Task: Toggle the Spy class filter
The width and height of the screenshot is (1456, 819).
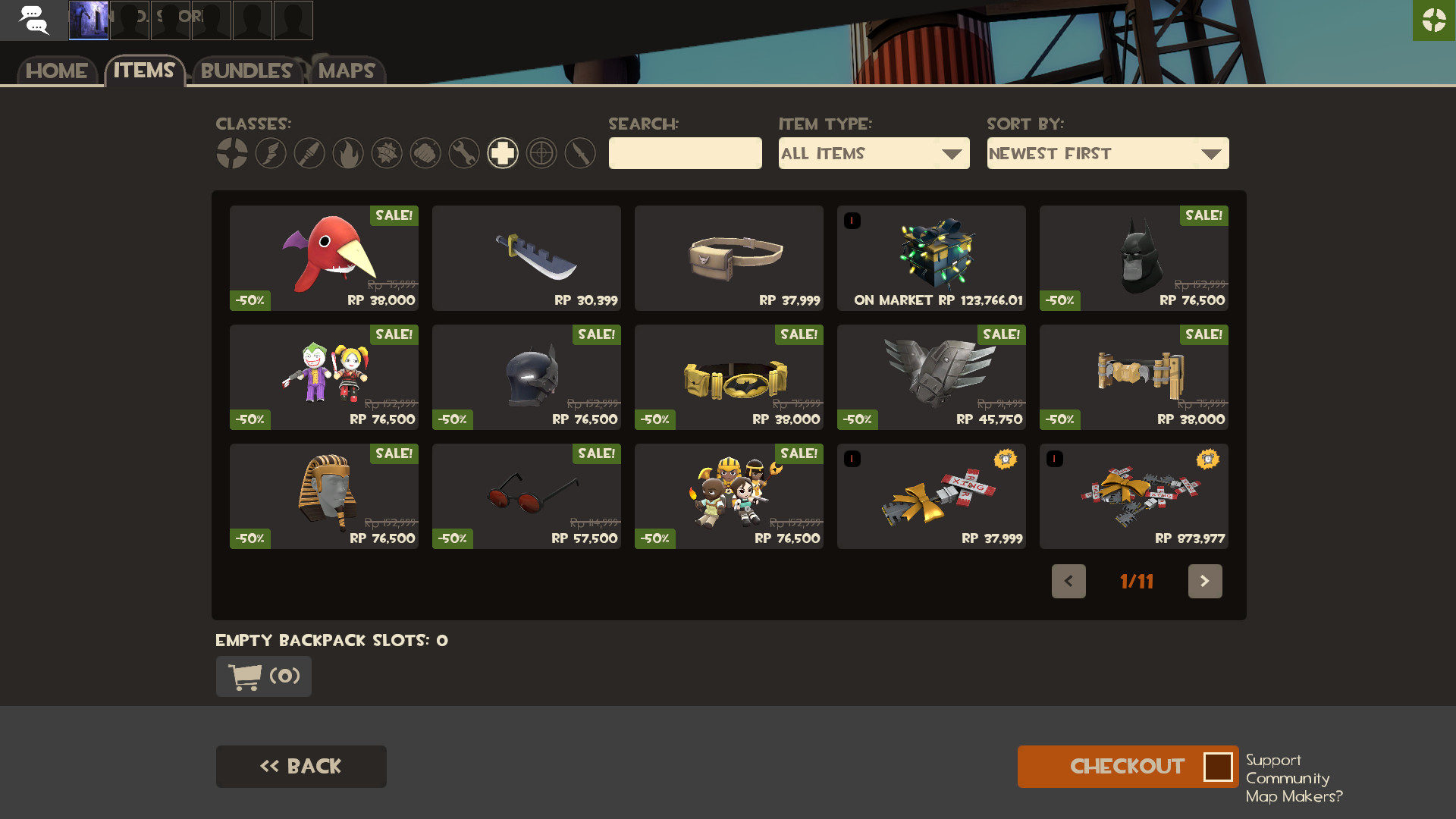Action: pos(580,152)
